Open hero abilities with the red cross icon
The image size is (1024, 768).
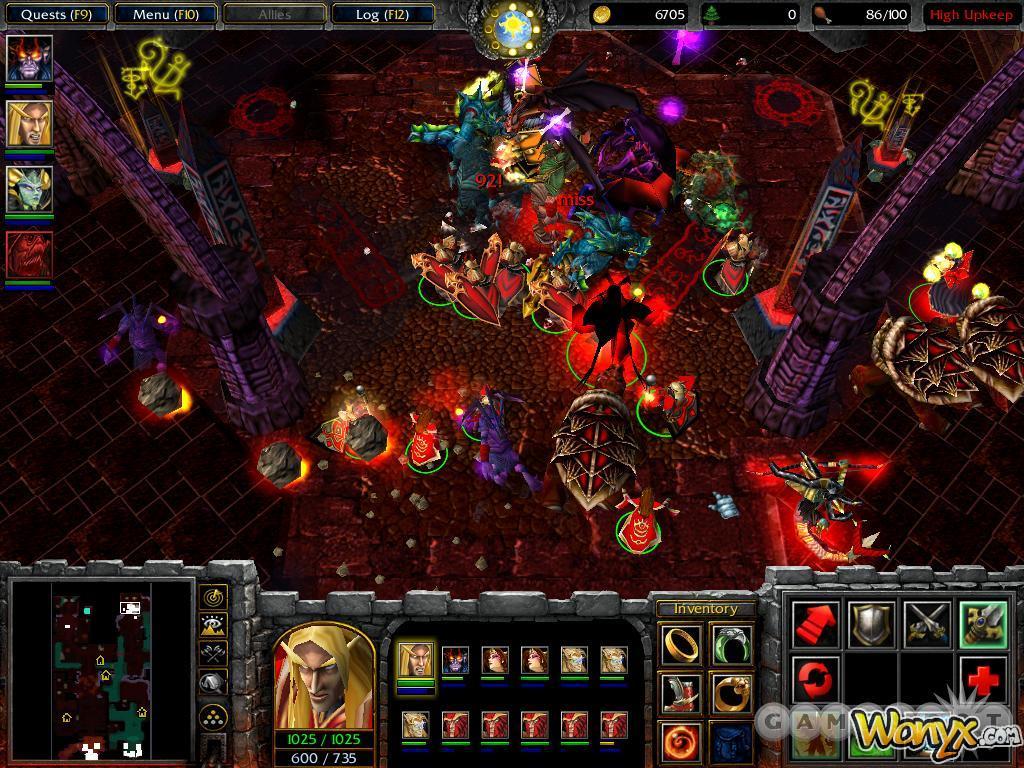[x=982, y=680]
